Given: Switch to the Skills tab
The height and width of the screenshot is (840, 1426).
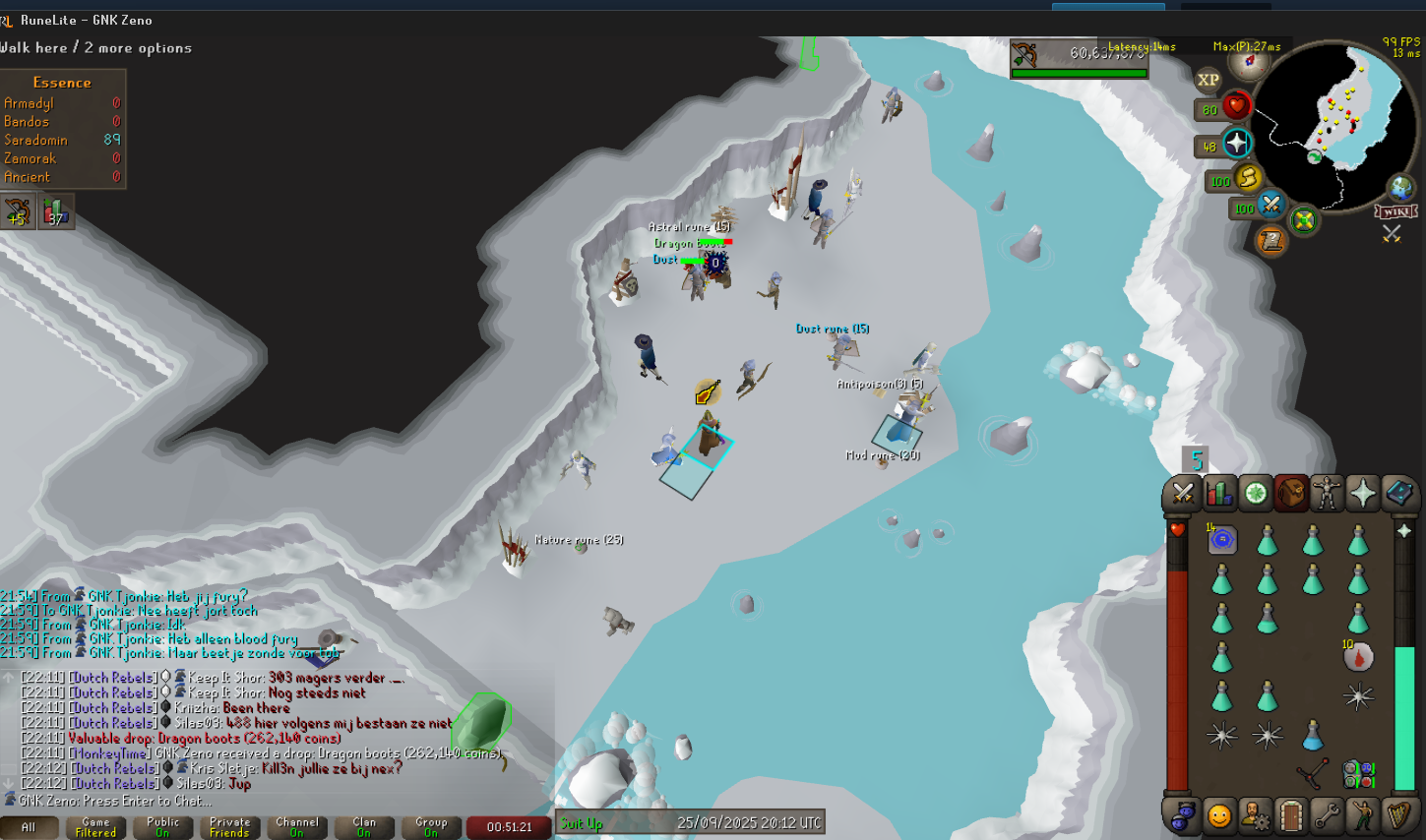Looking at the screenshot, I should click(x=1219, y=493).
